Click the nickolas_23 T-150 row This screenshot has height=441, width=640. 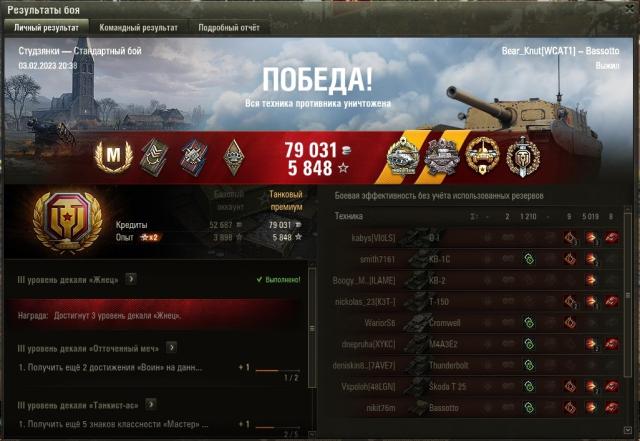pyautogui.click(x=480, y=301)
